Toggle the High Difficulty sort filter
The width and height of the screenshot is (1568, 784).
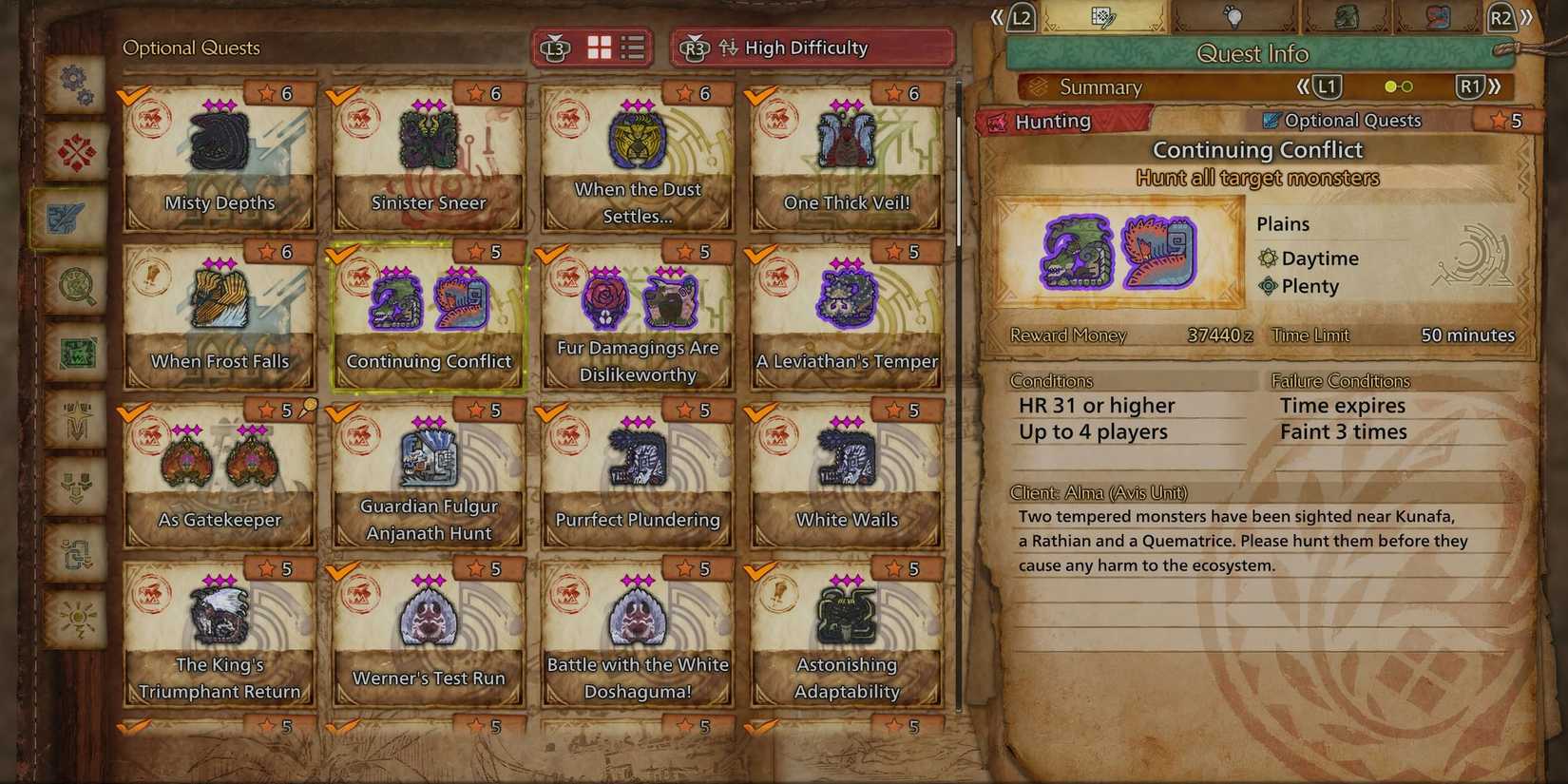[x=813, y=47]
